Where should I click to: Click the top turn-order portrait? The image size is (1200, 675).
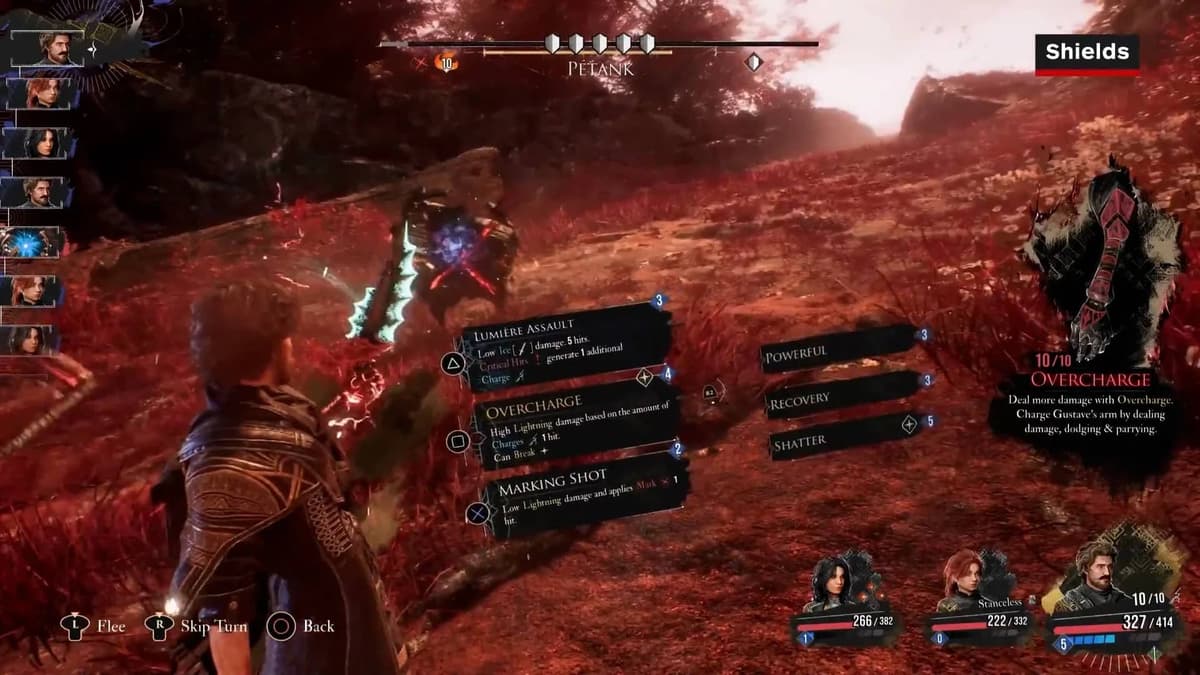pyautogui.click(x=47, y=49)
